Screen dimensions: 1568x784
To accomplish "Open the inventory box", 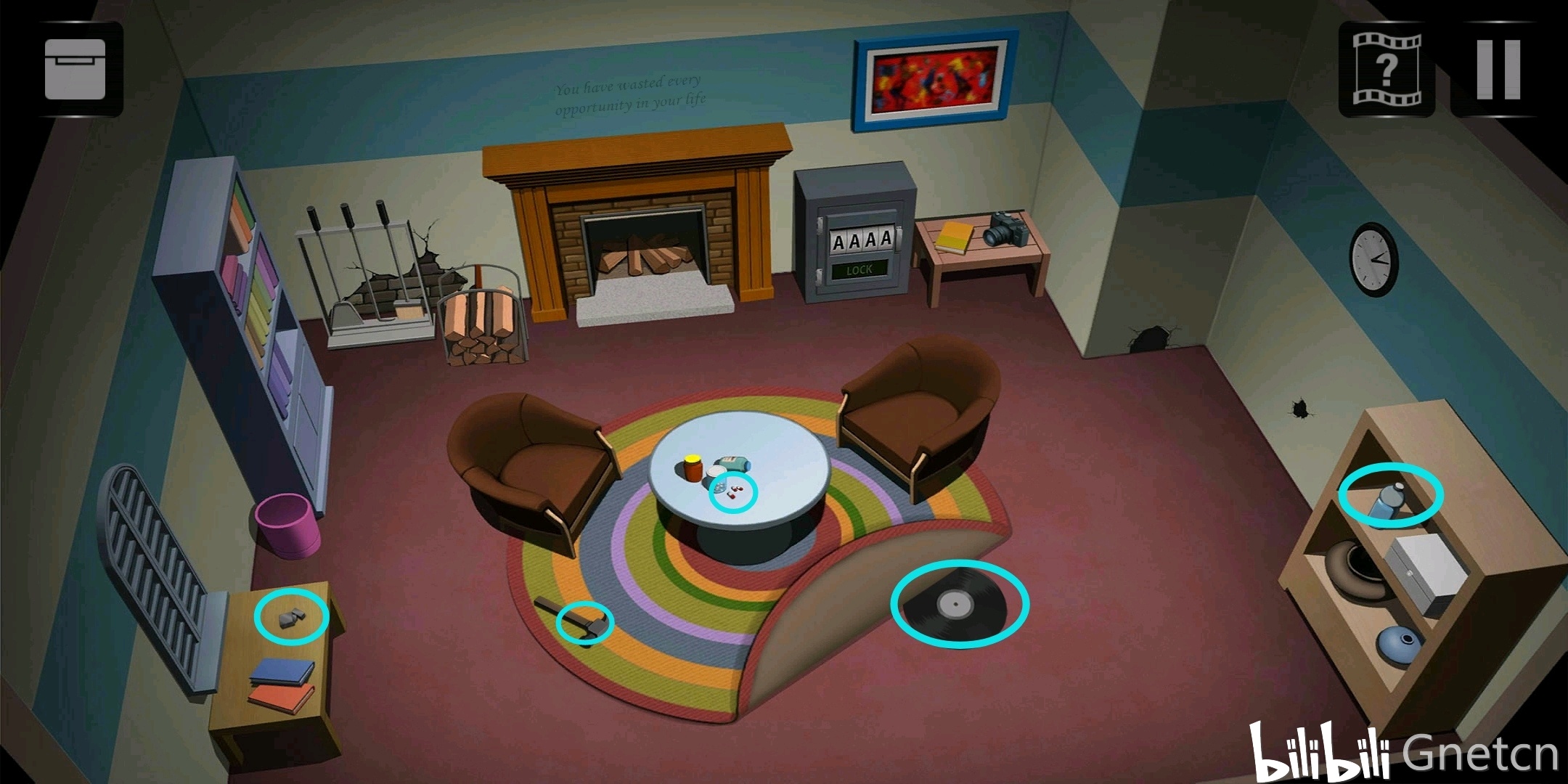I will [x=75, y=70].
